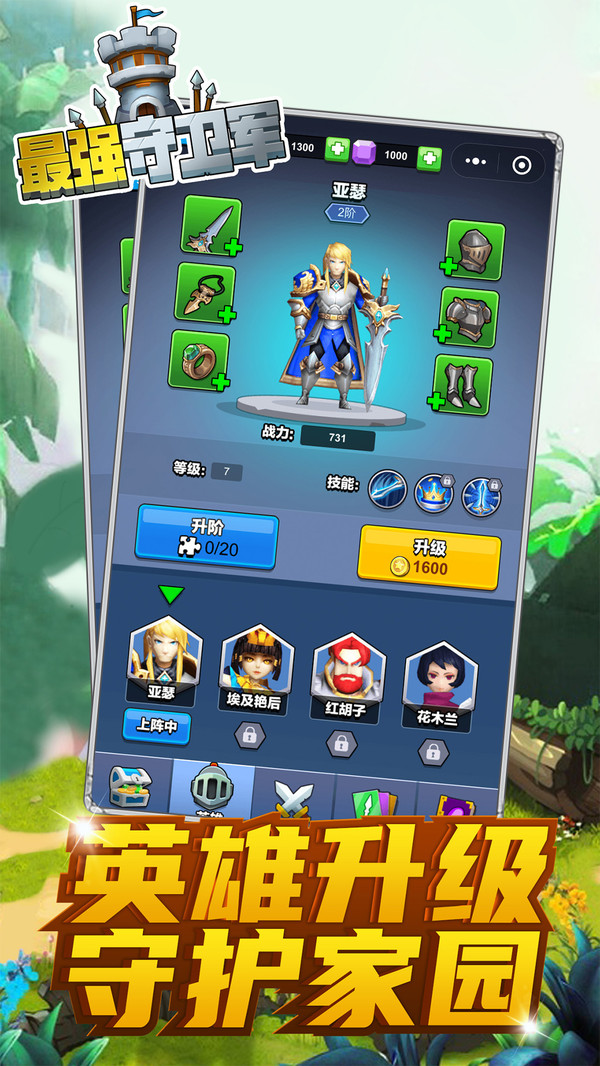Close the mini-program with the circle button
600x1066 pixels.
point(520,165)
